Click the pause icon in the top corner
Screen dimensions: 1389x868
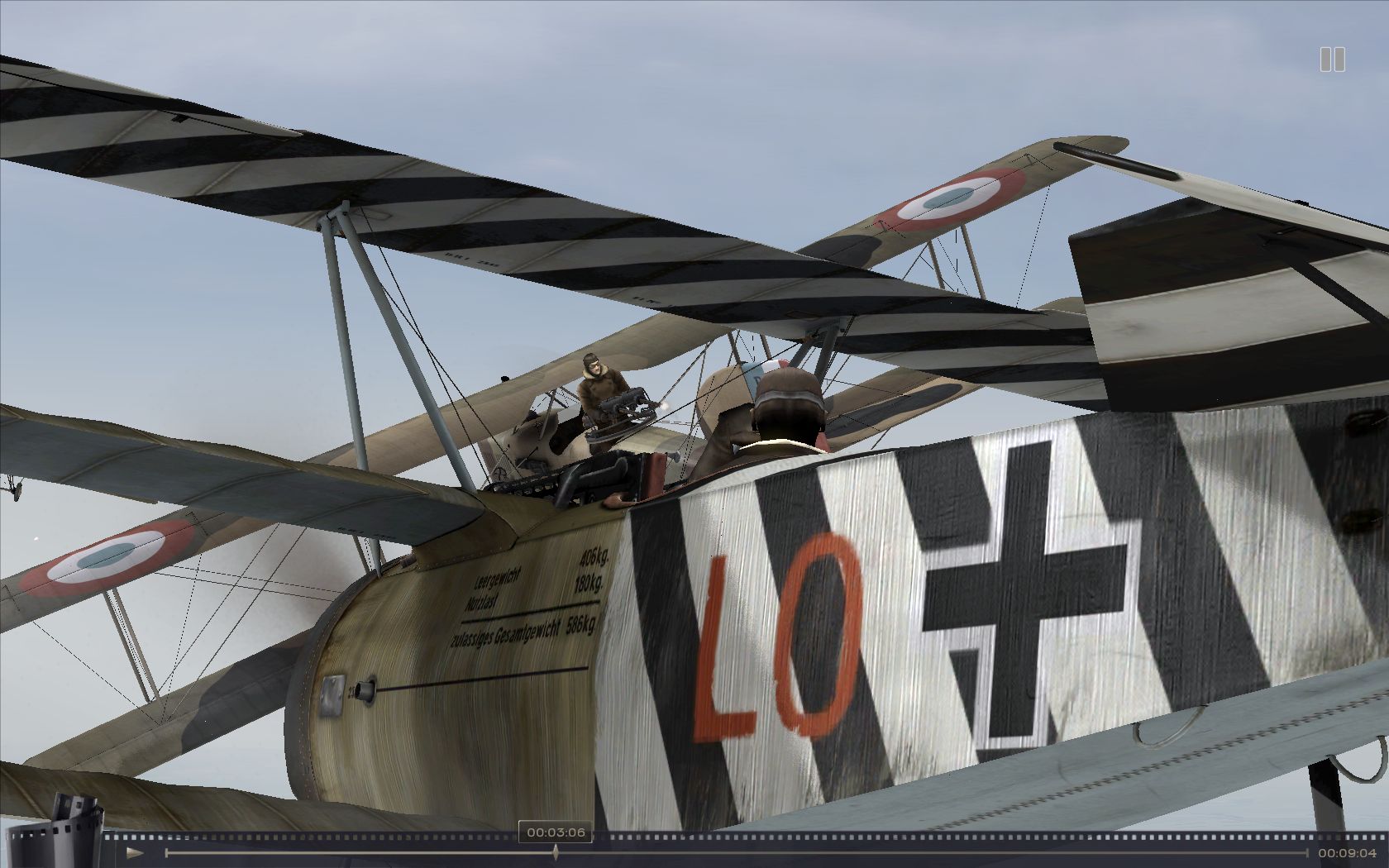[1332, 60]
